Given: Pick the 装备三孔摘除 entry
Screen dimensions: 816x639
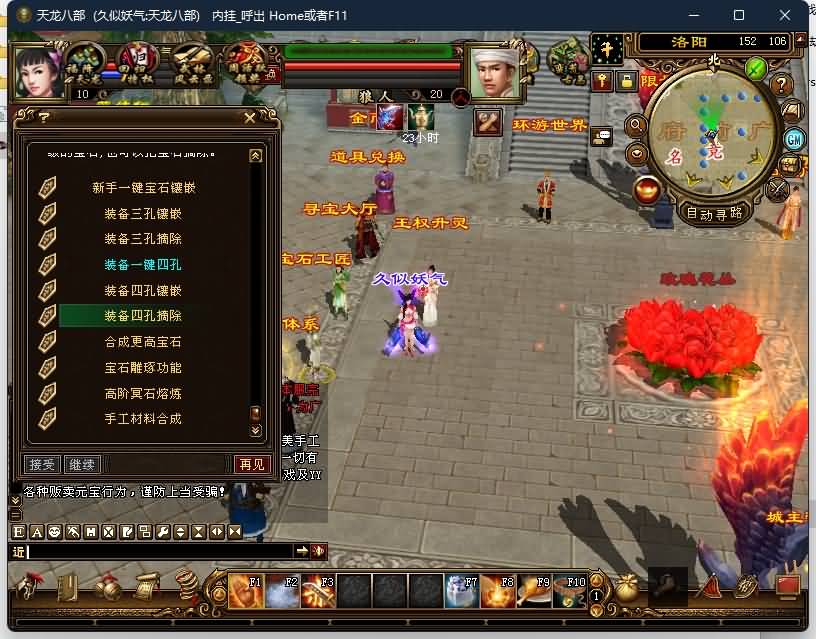Looking at the screenshot, I should tap(143, 239).
